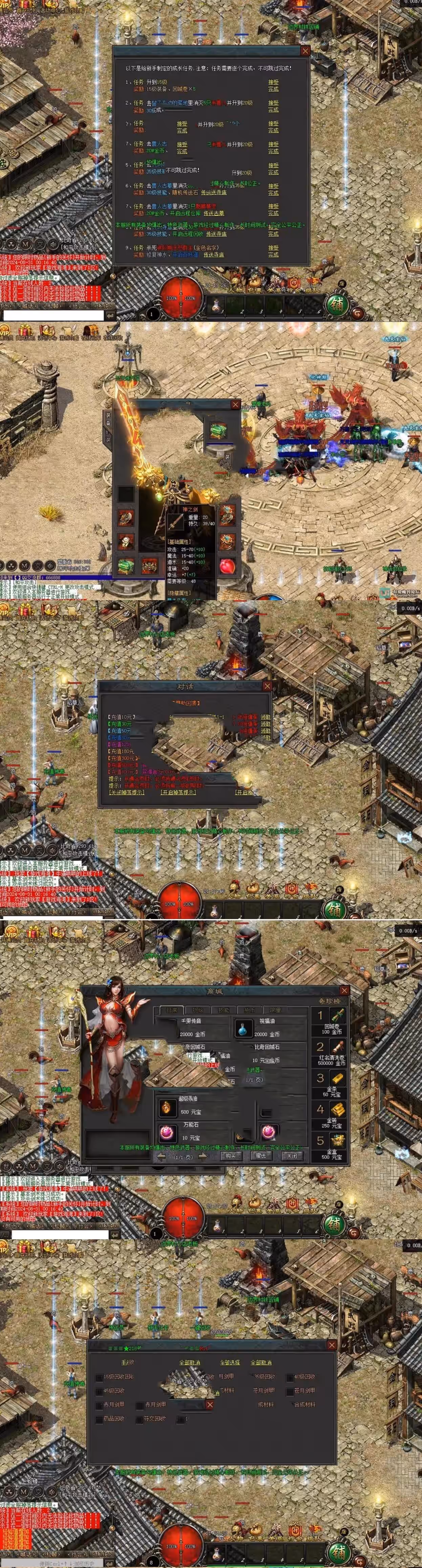The image size is (422, 1568).
Task: Choose the 金砖 gold brick item
Action: tap(337, 1110)
